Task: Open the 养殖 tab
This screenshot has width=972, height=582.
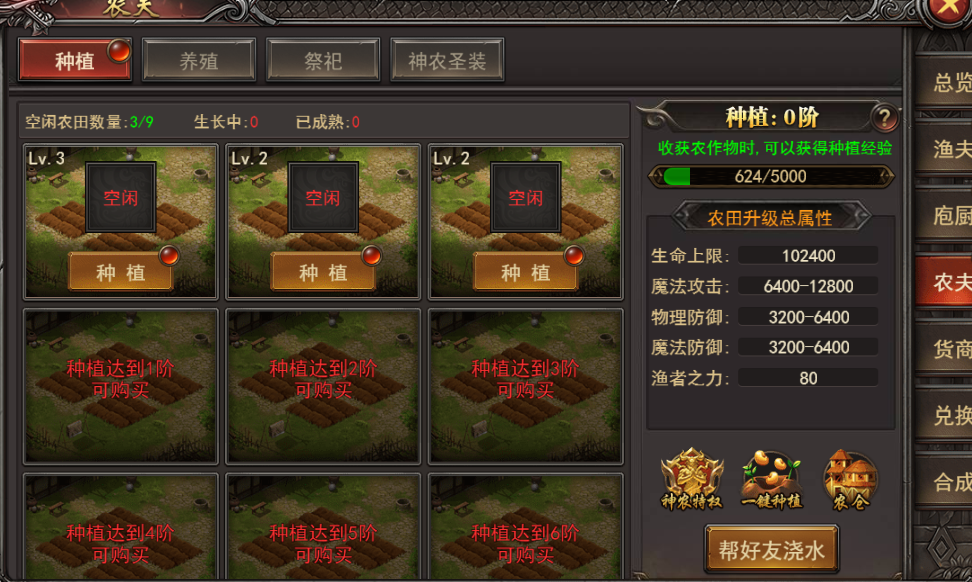Action: tap(198, 60)
